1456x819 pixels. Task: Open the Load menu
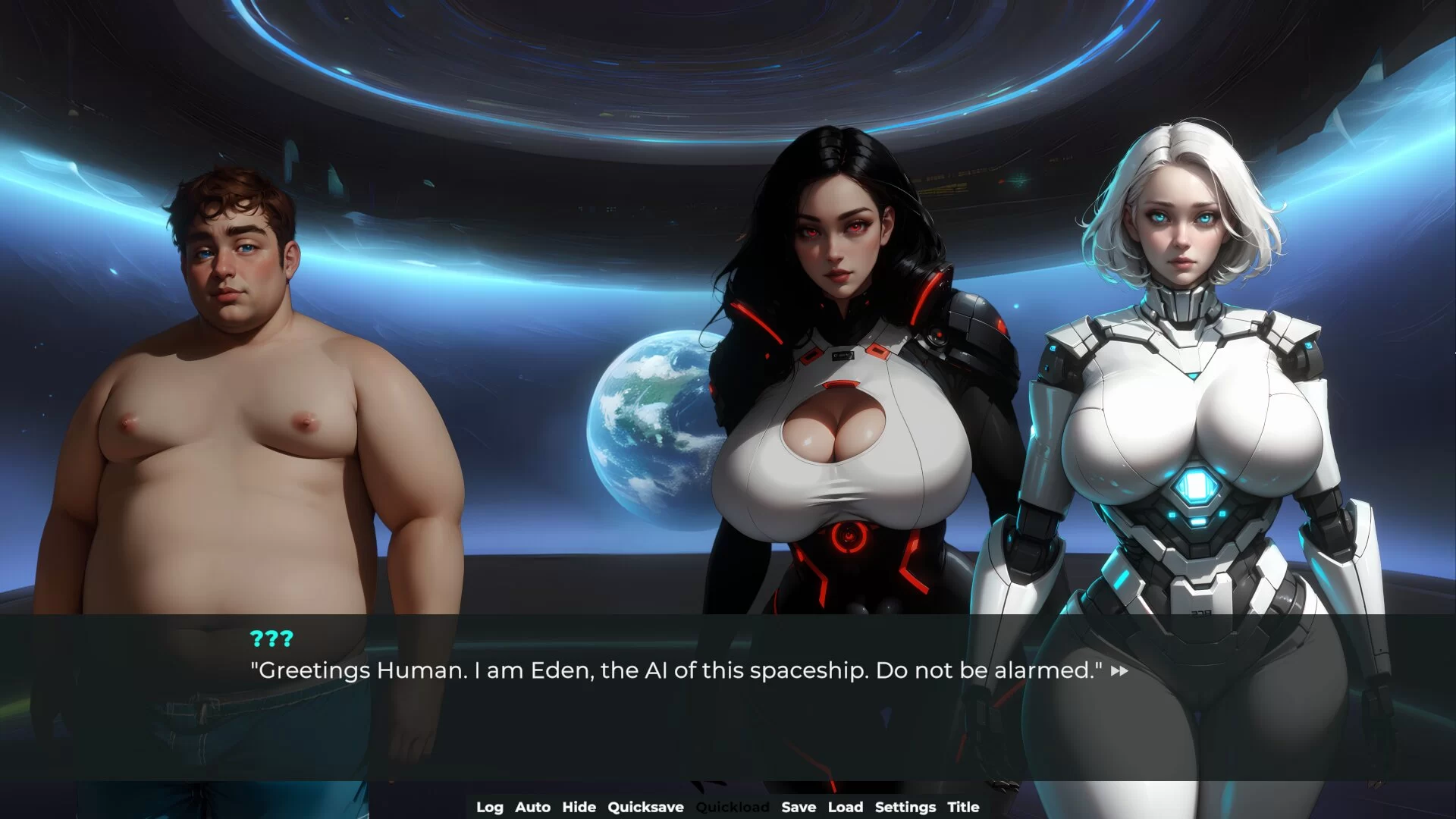[845, 807]
